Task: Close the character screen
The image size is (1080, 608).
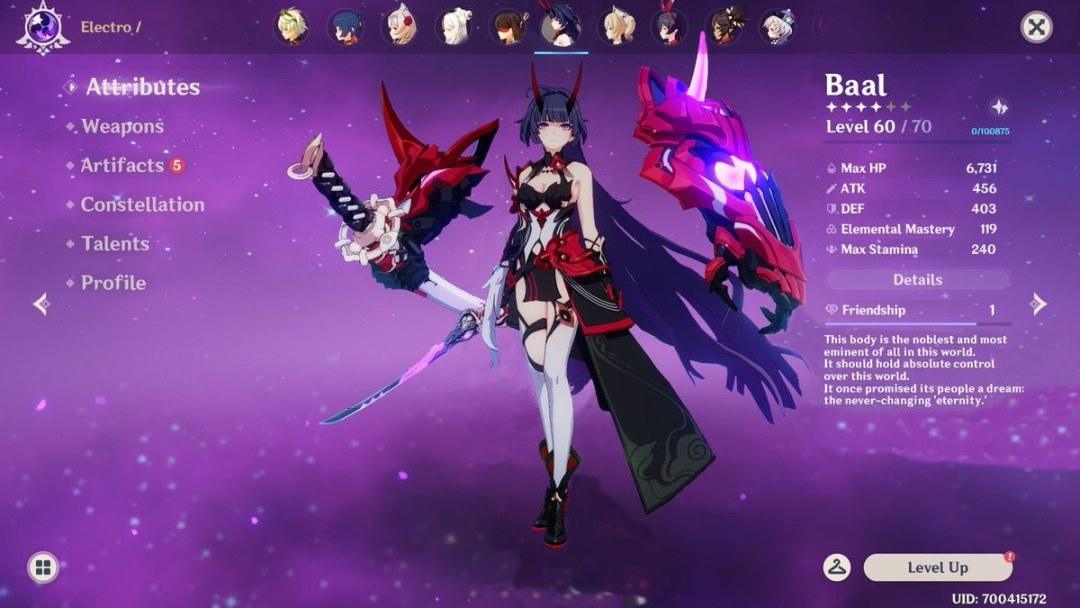Action: click(1036, 27)
